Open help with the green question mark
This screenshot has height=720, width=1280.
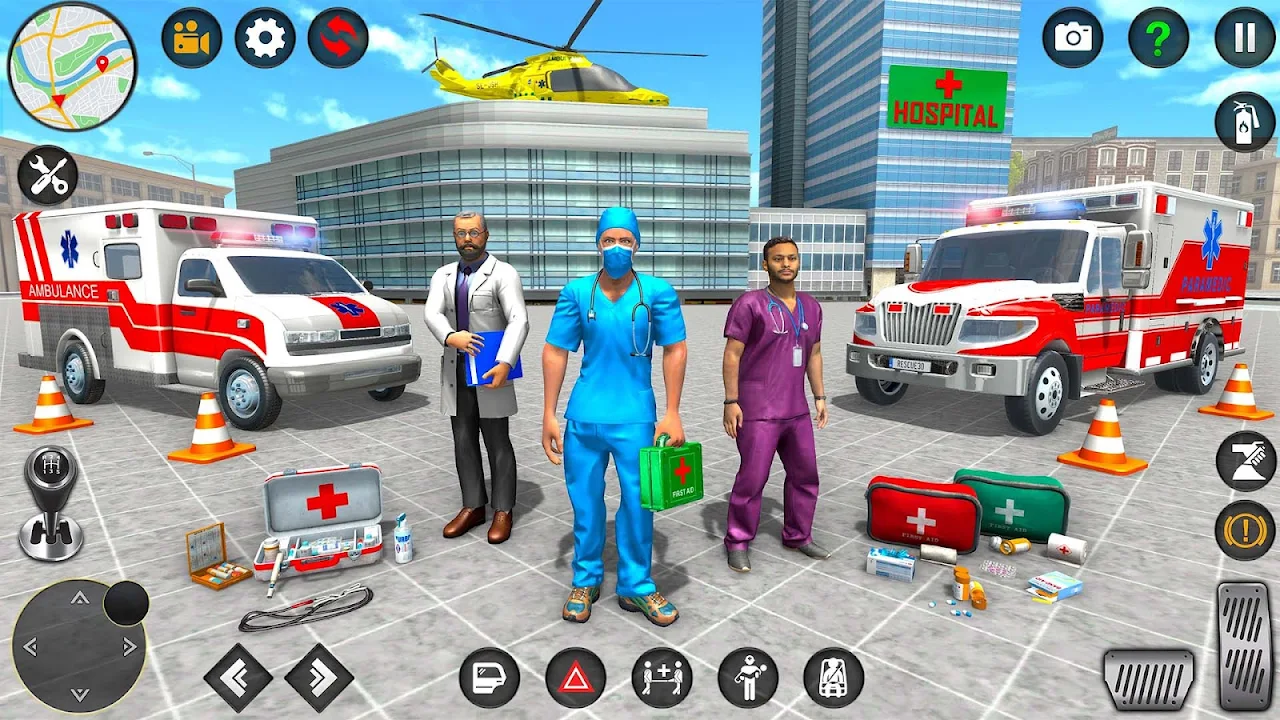[x=1158, y=38]
